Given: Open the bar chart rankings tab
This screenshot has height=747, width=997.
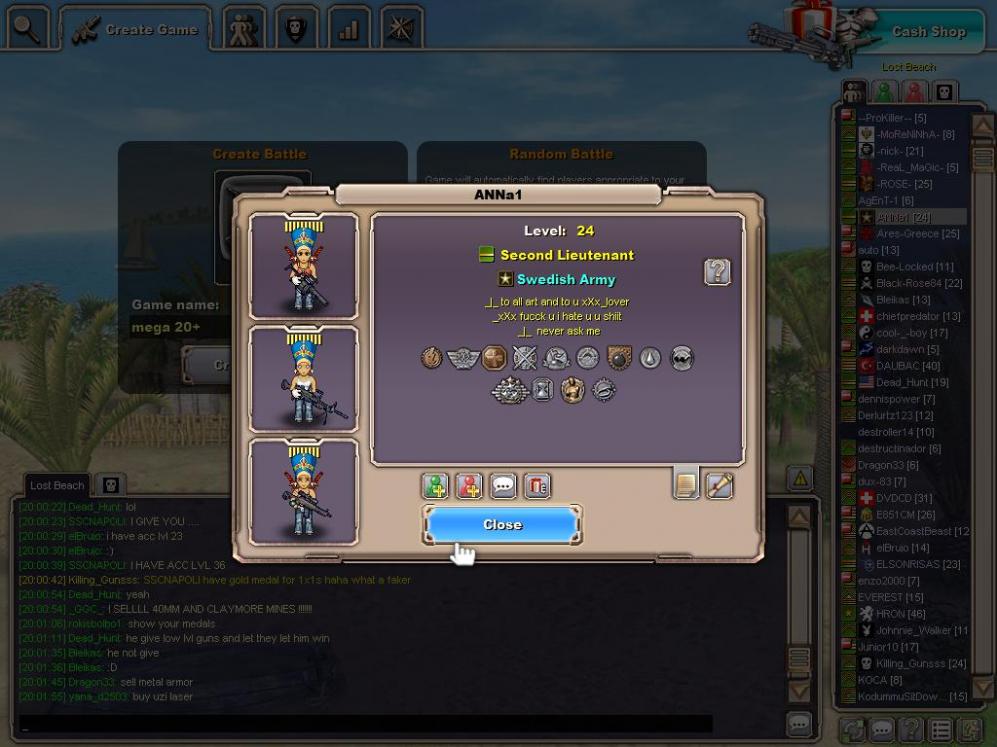Looking at the screenshot, I should point(349,30).
